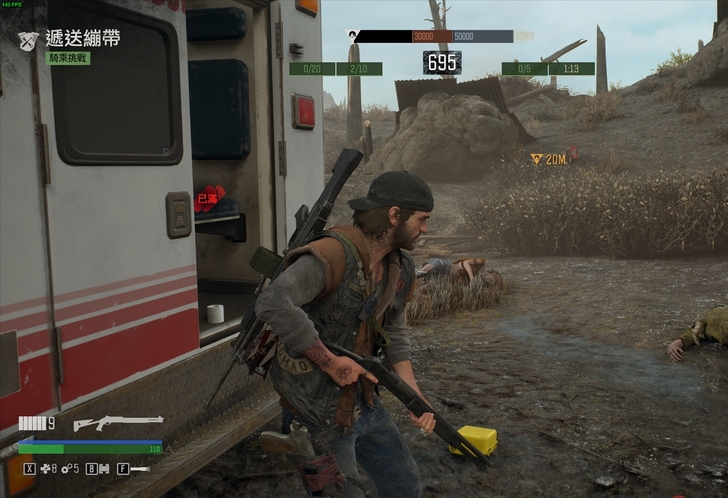This screenshot has height=498, width=728.
Task: Click the red 已滿 marker on the ambulance
Action: coord(208,199)
